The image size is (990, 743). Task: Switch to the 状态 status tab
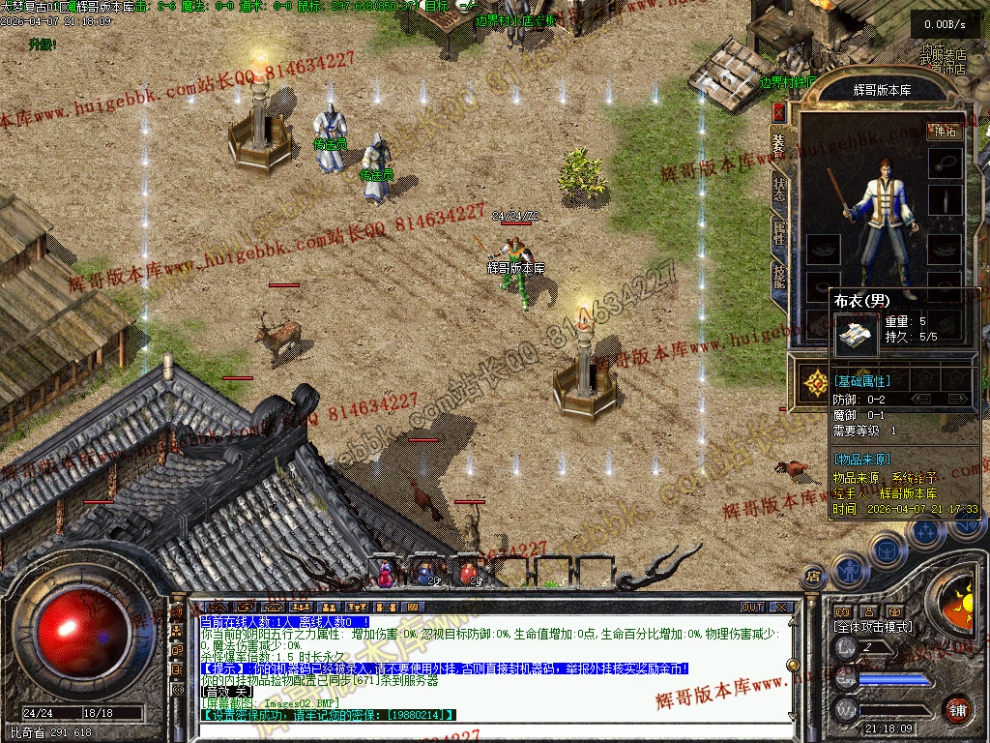pyautogui.click(x=780, y=190)
